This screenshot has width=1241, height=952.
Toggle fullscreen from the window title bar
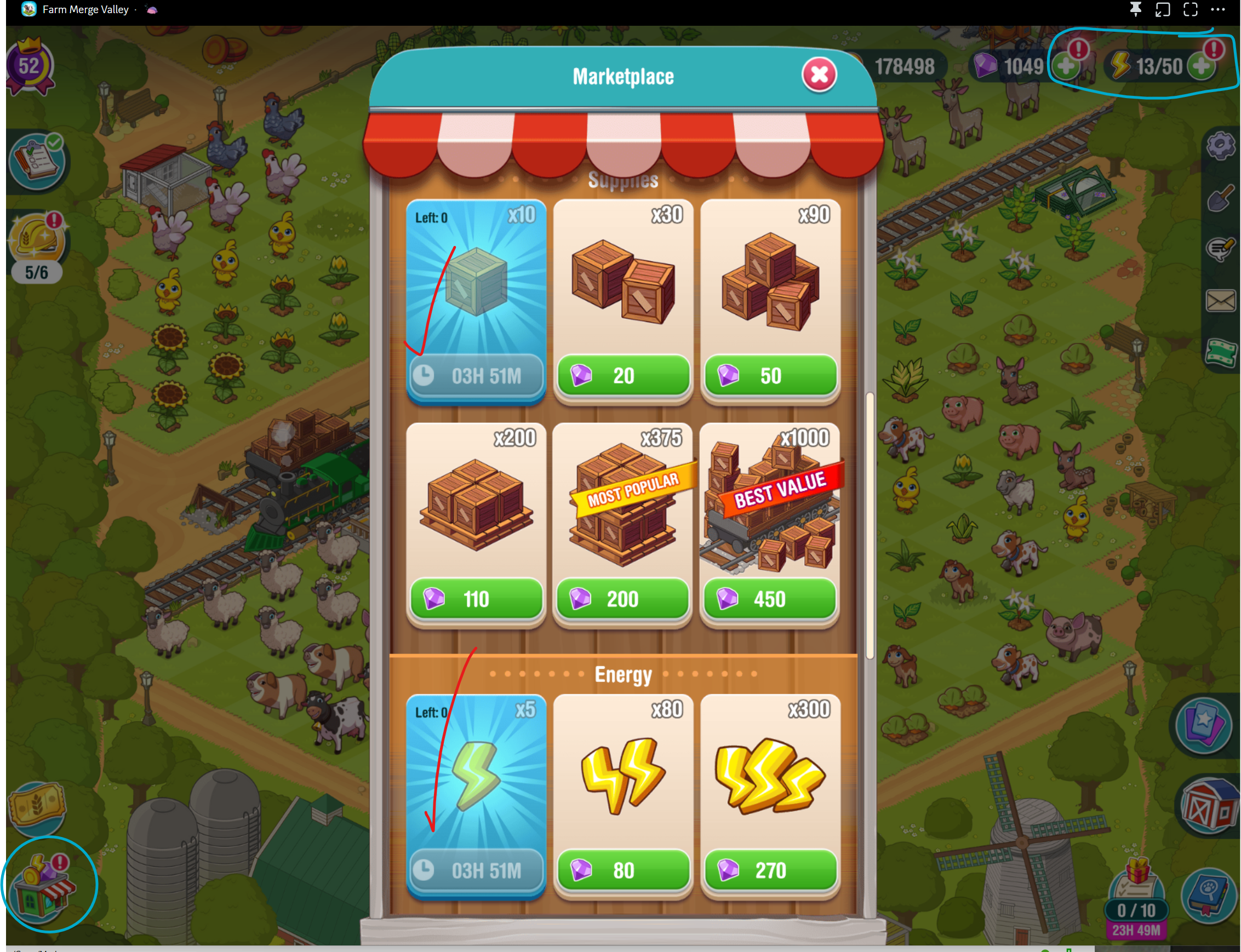(1190, 10)
